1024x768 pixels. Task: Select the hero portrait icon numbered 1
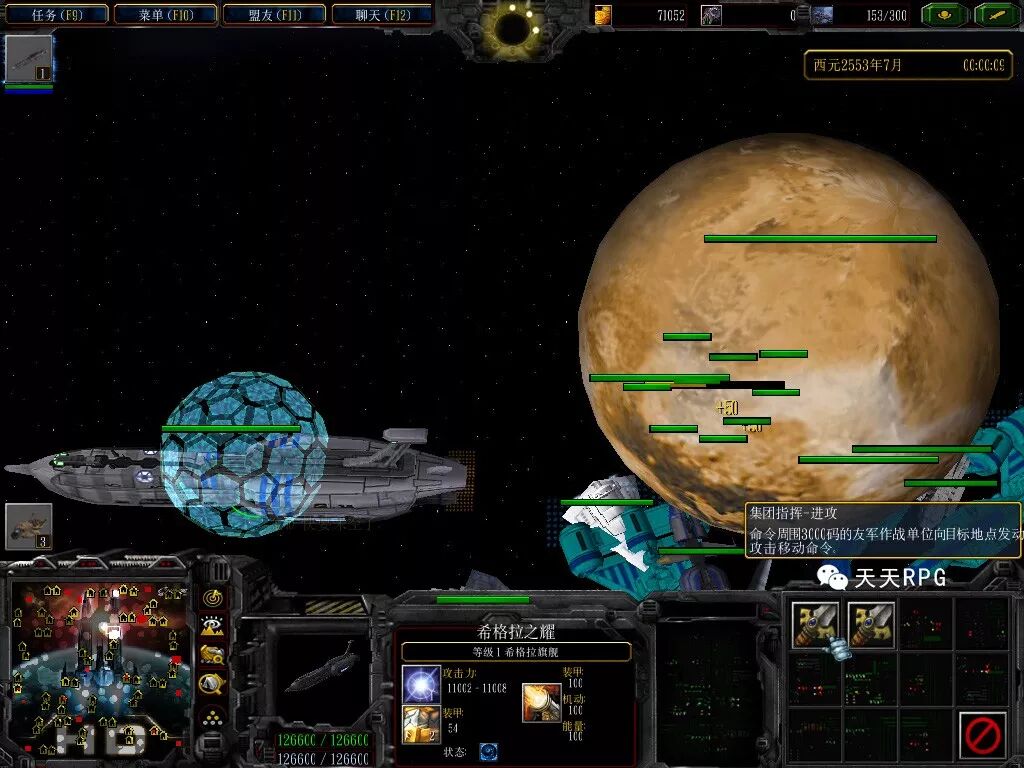[28, 59]
